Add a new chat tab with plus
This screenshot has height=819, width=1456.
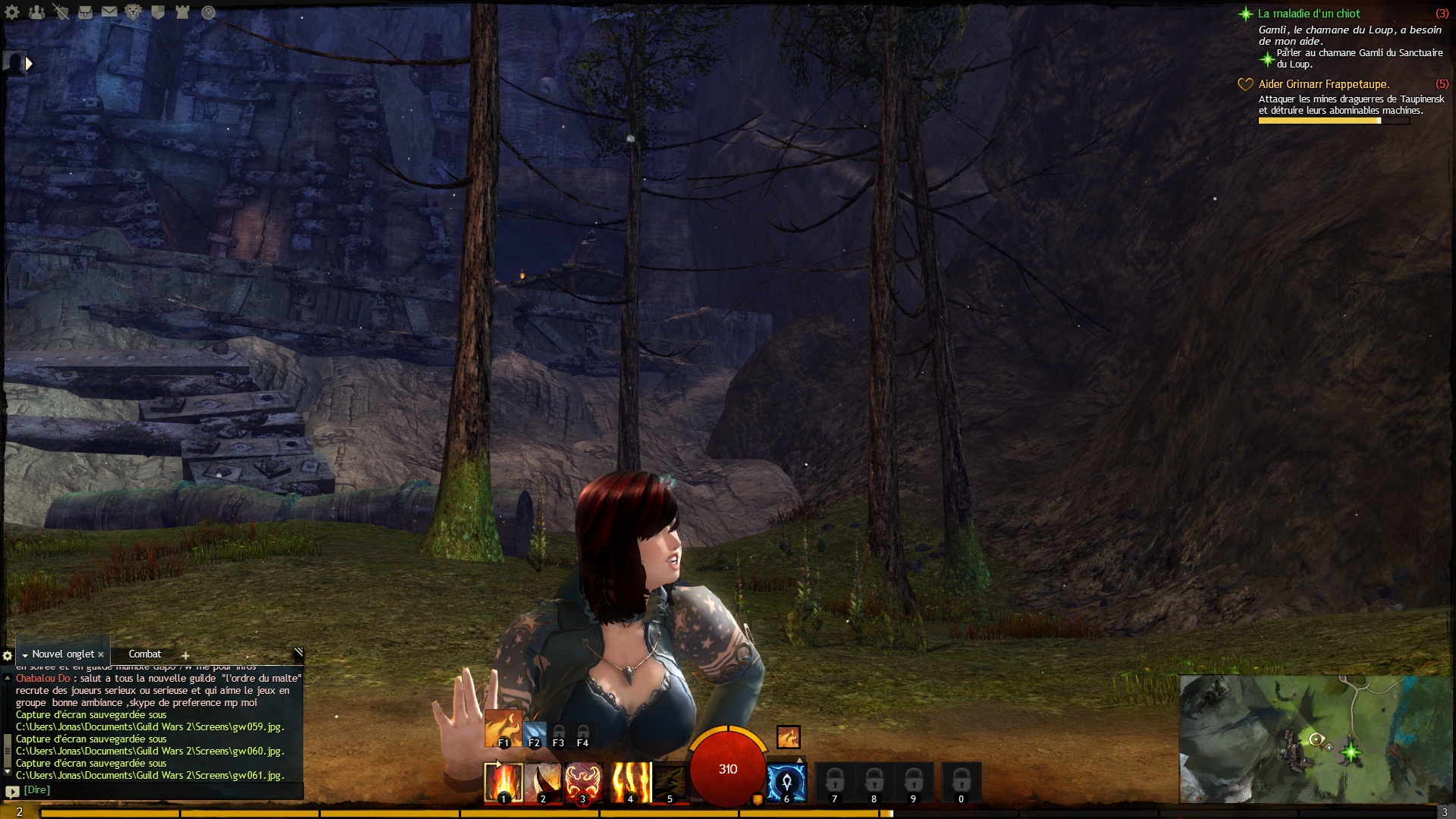point(185,655)
